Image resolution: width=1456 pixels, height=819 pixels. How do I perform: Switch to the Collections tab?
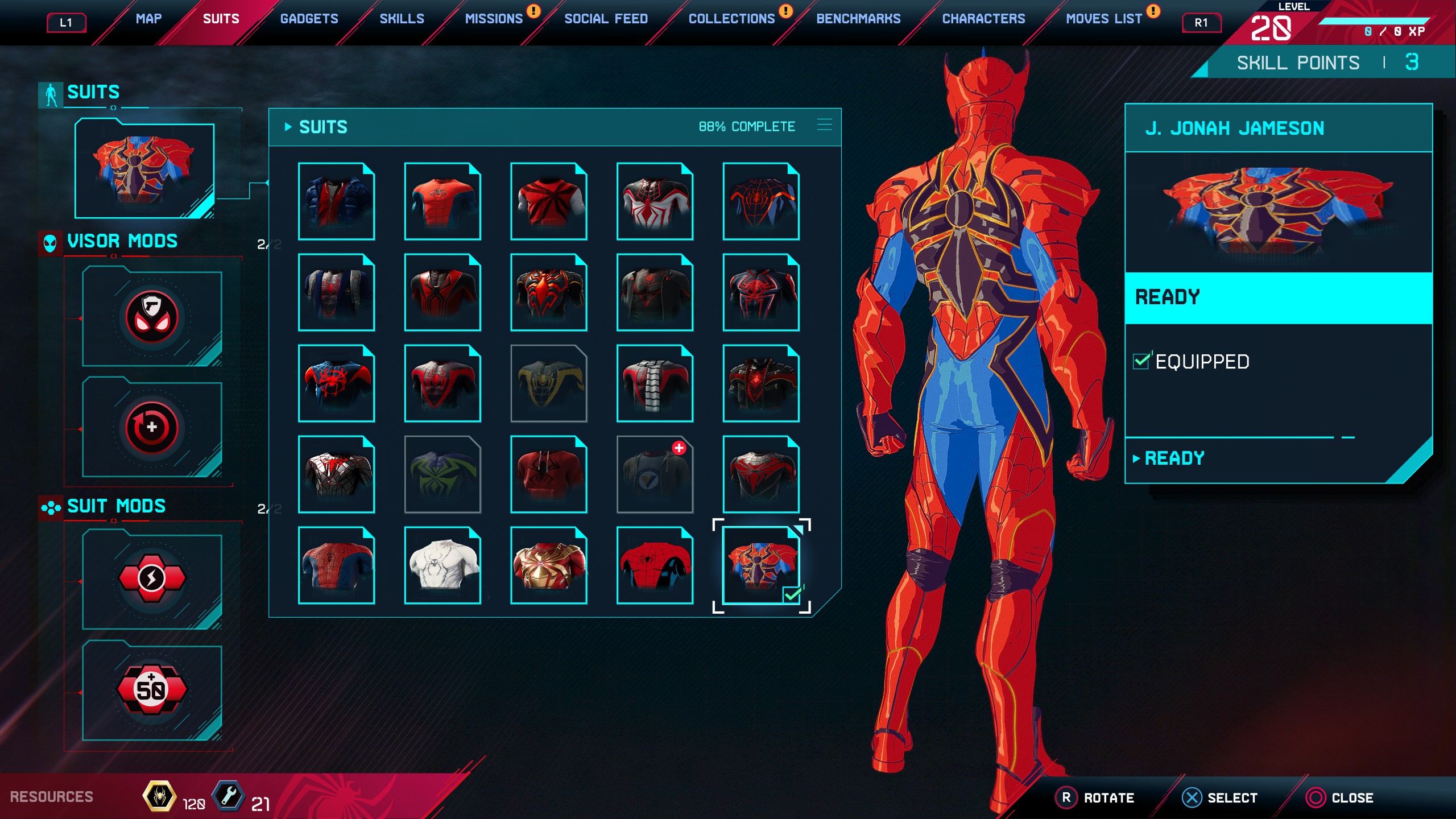pos(731,18)
